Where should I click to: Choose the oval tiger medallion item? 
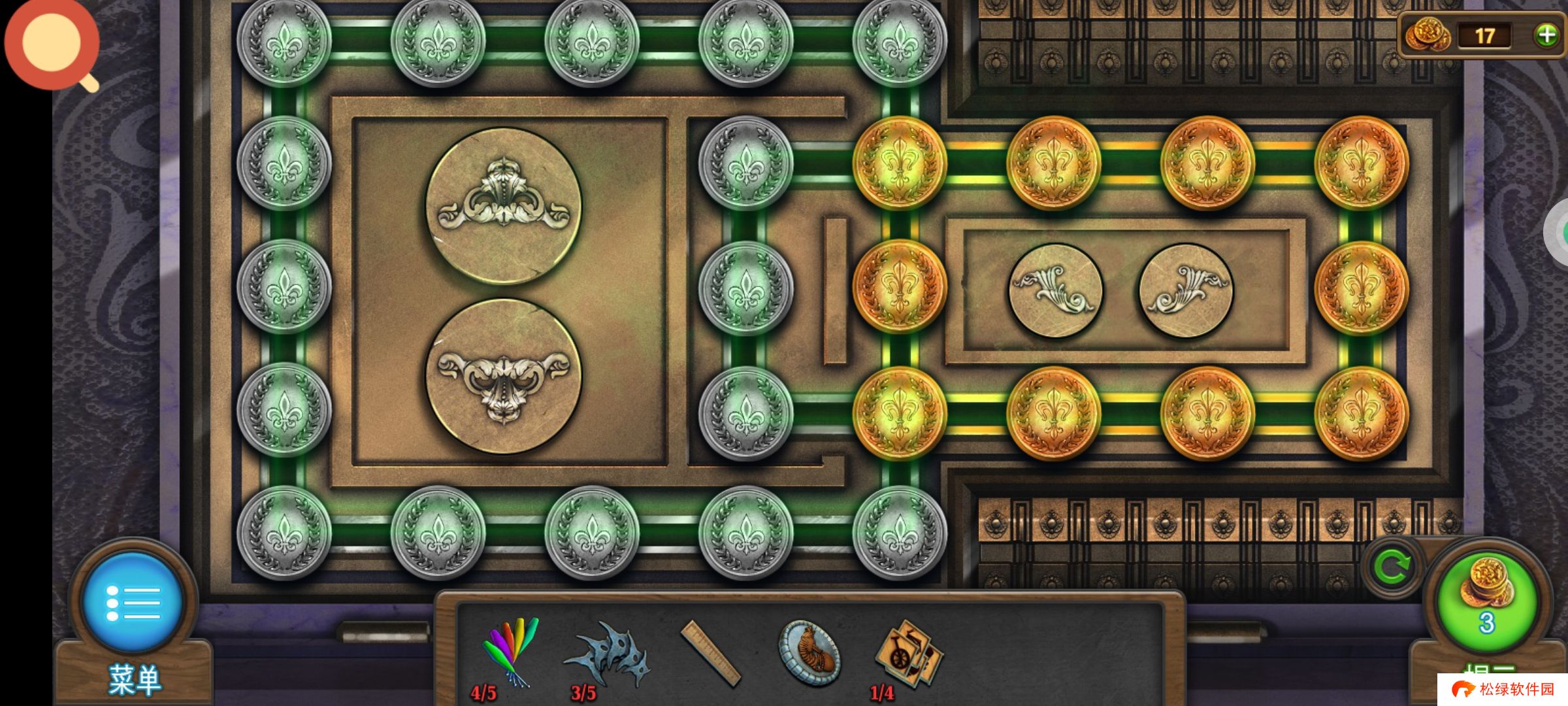coord(809,652)
